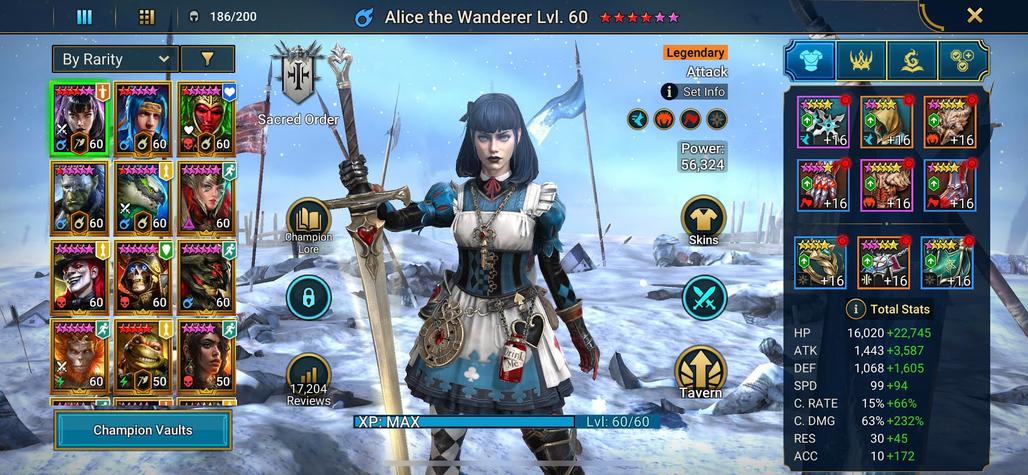Open the crossed swords button

(x=704, y=298)
